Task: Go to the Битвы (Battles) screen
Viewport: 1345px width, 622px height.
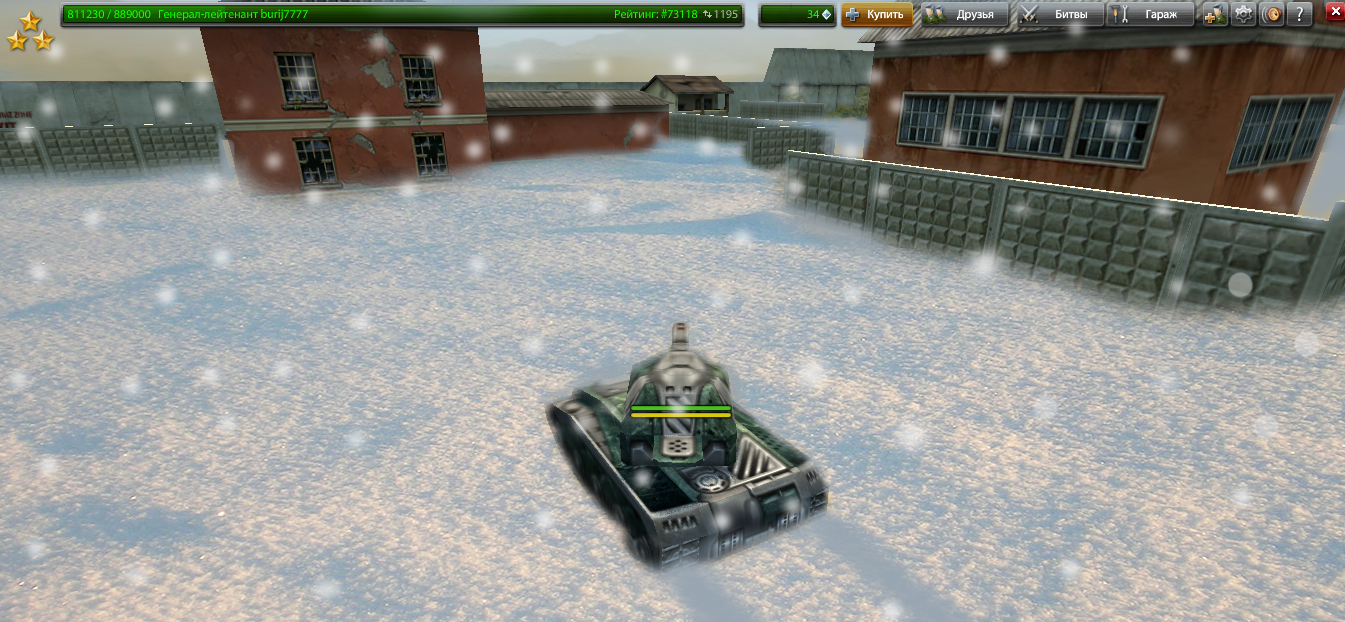Action: click(x=1060, y=14)
